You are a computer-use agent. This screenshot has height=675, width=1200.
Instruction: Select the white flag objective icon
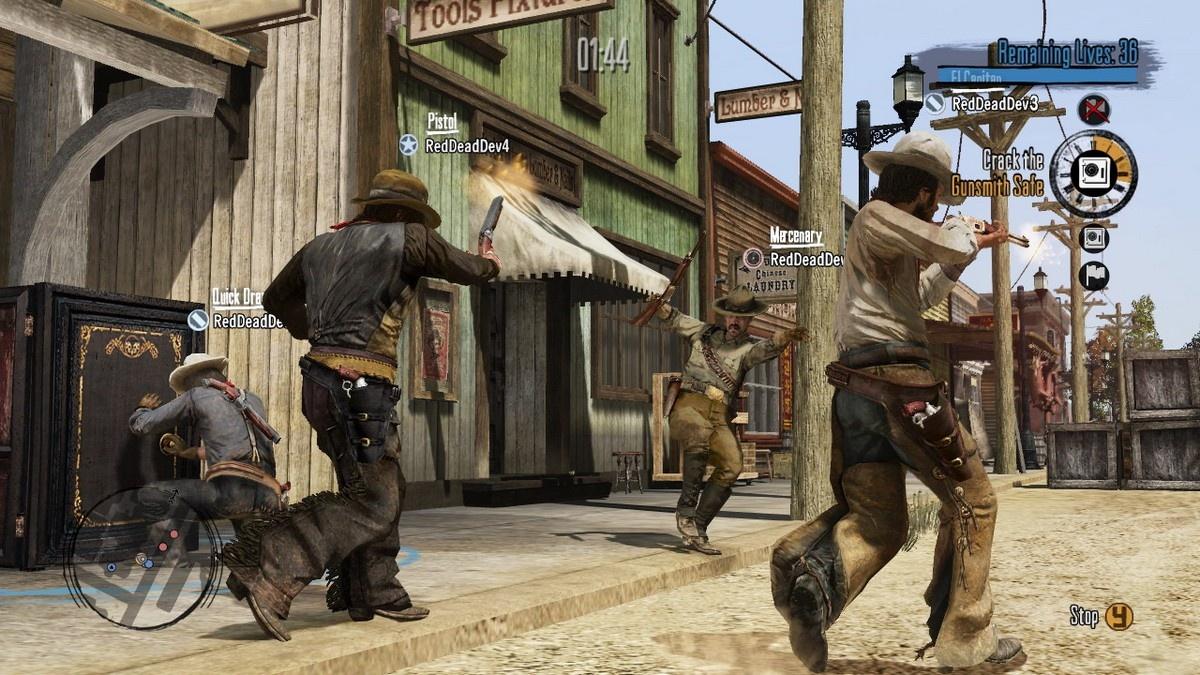click(x=1093, y=276)
